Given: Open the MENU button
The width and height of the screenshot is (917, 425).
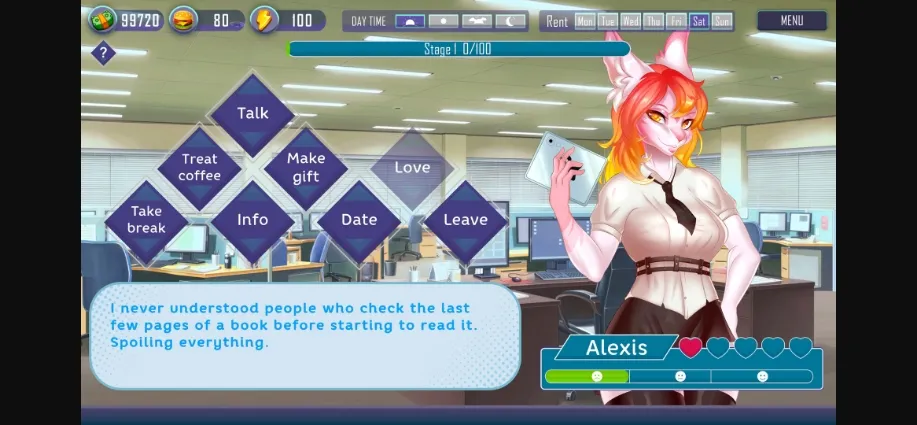Looking at the screenshot, I should click(791, 20).
